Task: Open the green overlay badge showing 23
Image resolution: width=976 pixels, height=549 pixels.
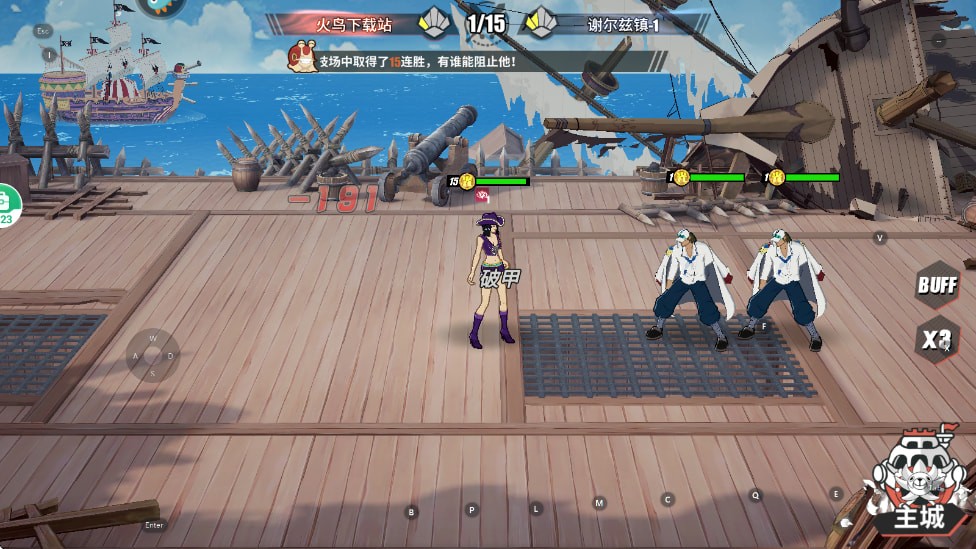Action: pos(6,206)
